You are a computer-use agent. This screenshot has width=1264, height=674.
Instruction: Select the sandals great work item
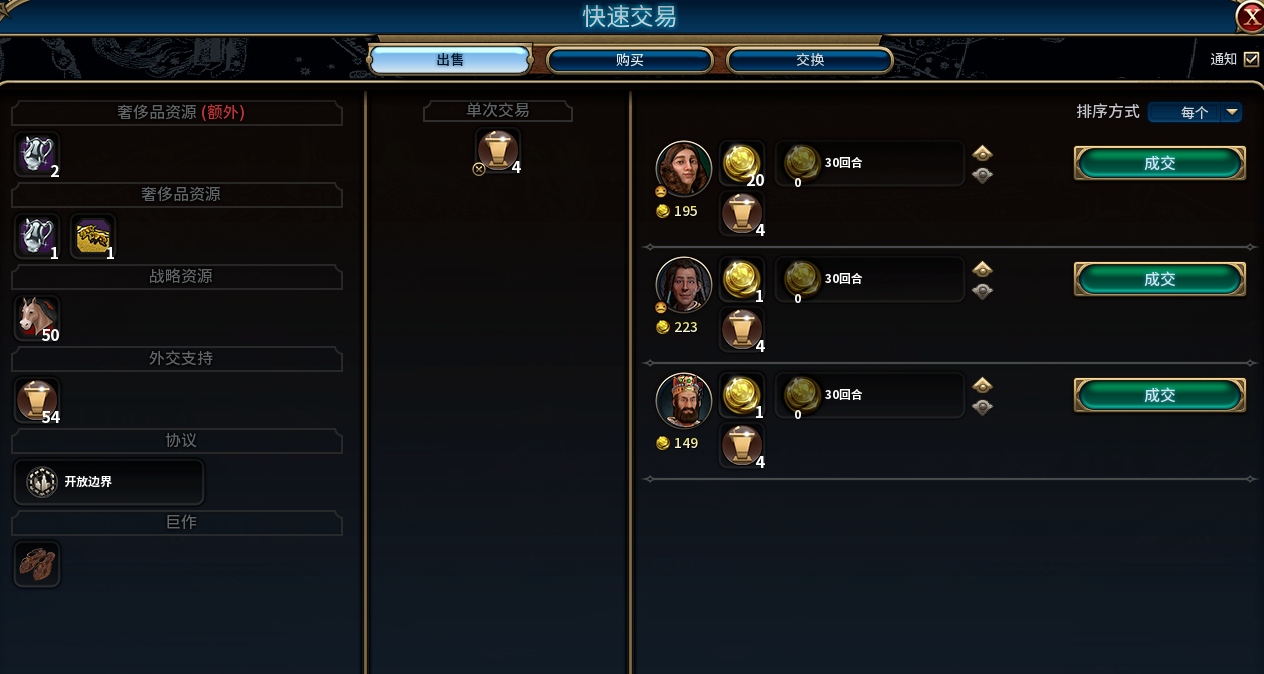pos(37,564)
